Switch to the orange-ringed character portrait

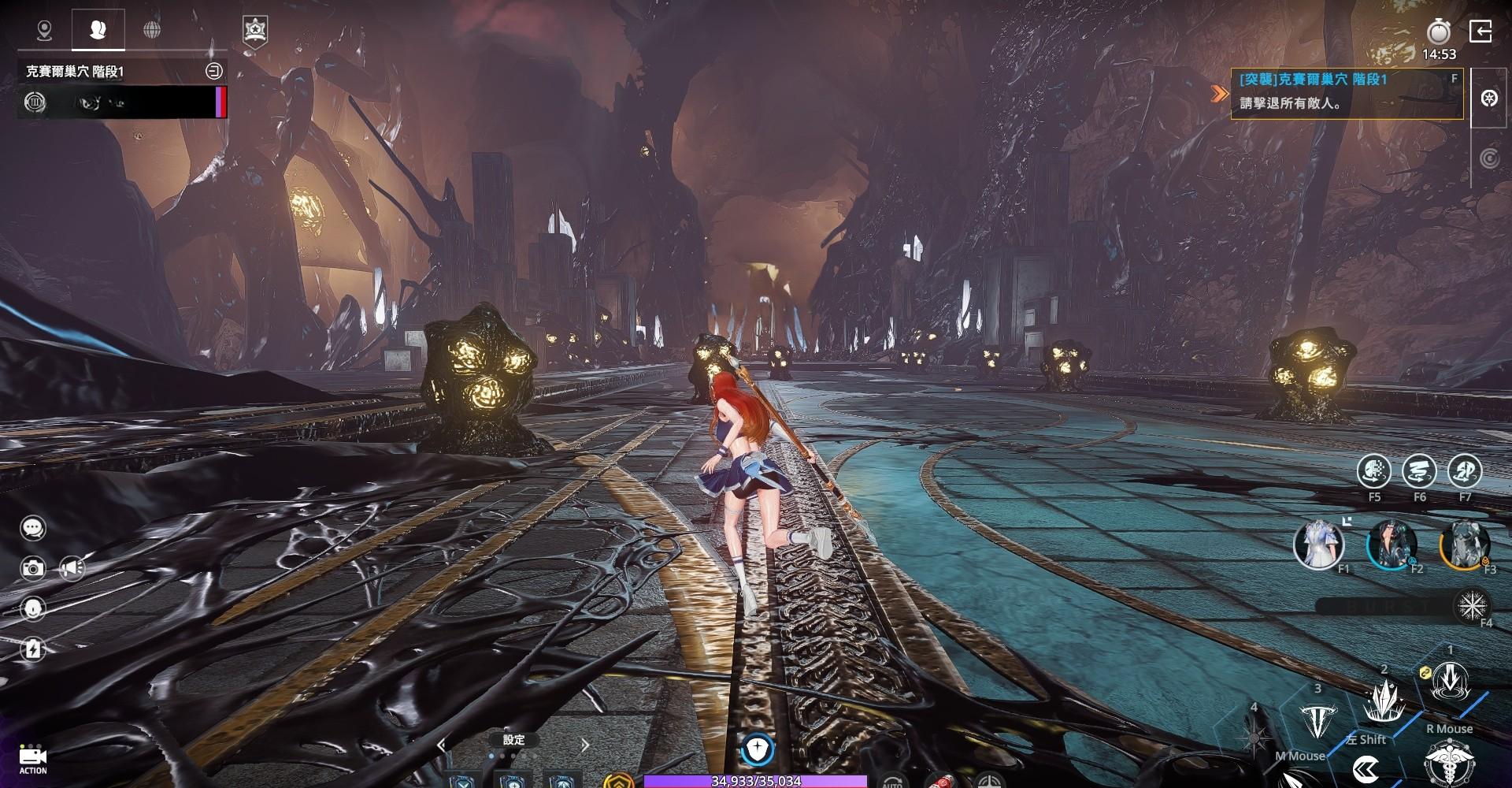click(1465, 545)
